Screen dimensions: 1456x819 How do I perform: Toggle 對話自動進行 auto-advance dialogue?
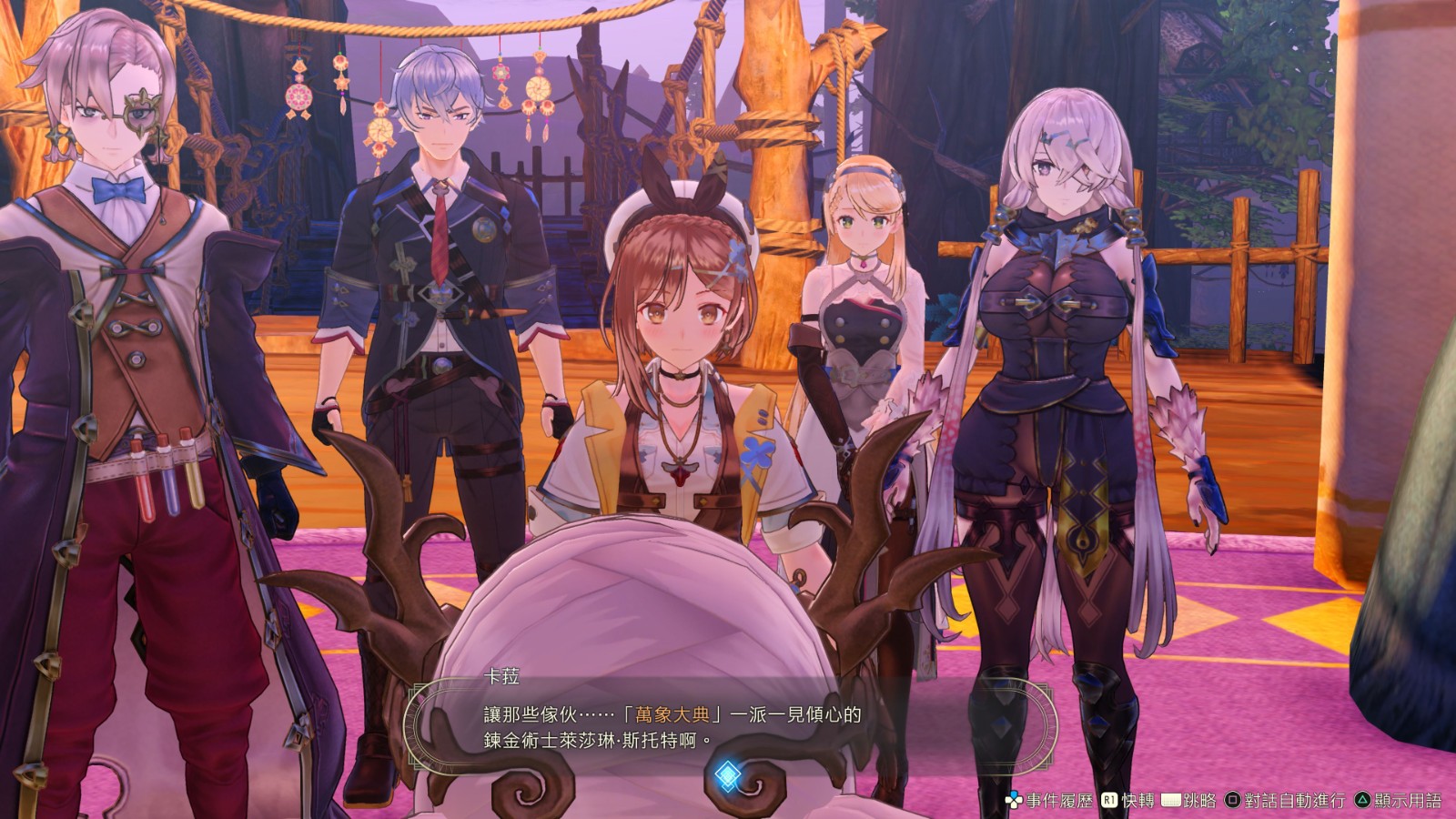pyautogui.click(x=1285, y=801)
